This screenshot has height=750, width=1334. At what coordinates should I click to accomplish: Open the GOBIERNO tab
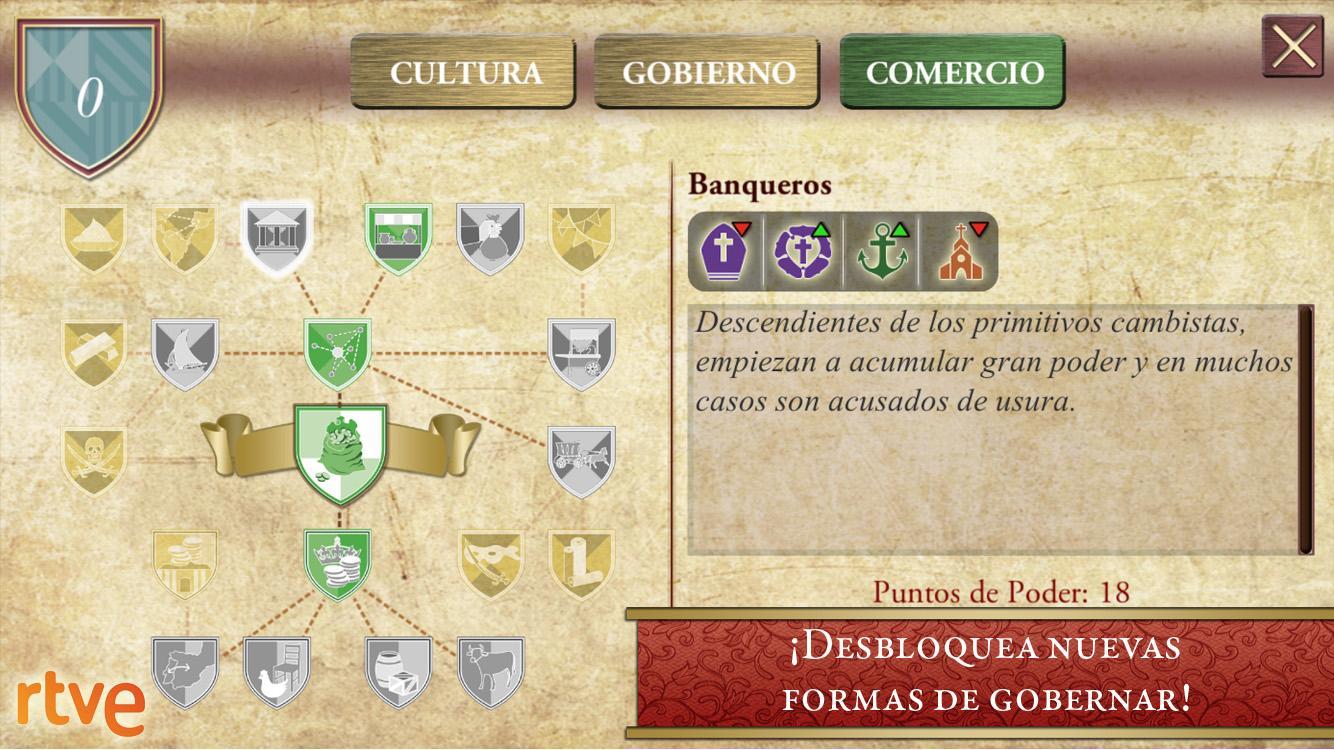708,70
